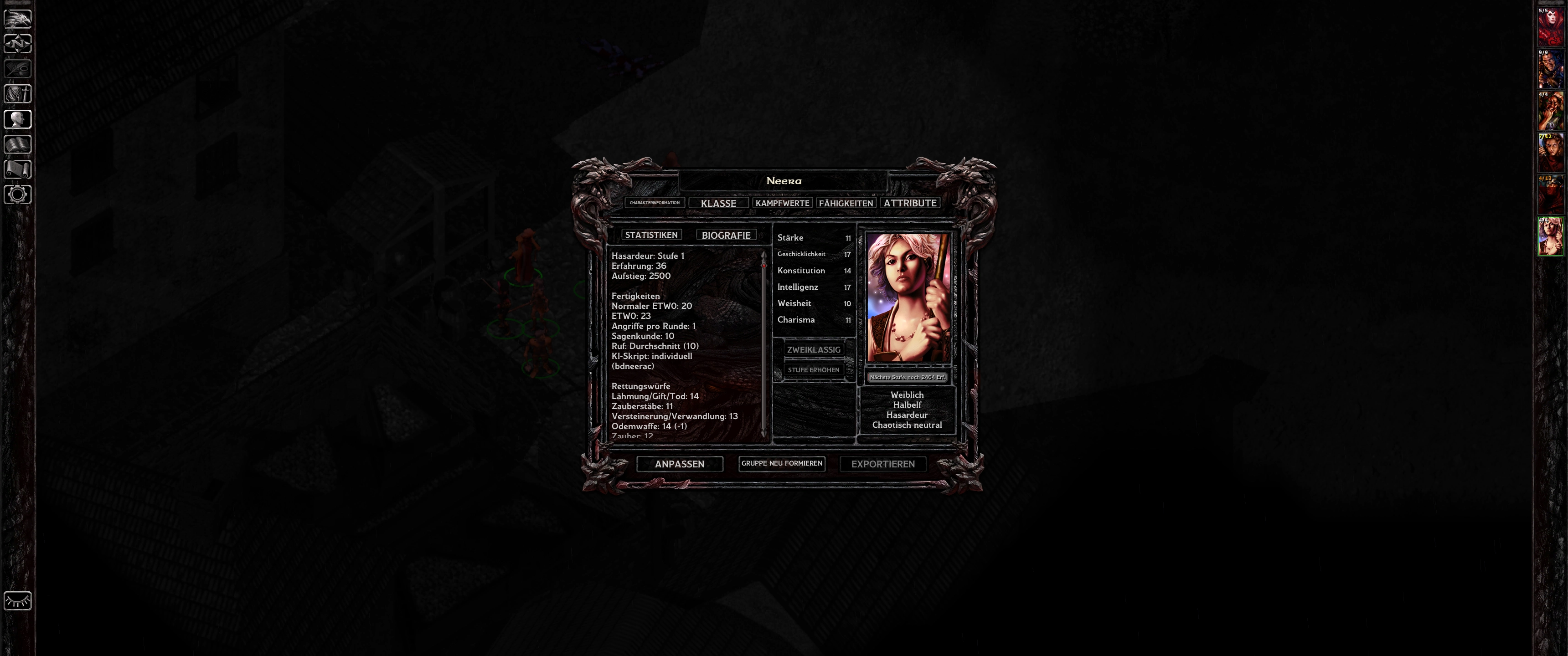Select the Attribute tab
The width and height of the screenshot is (1568, 656).
pos(910,203)
